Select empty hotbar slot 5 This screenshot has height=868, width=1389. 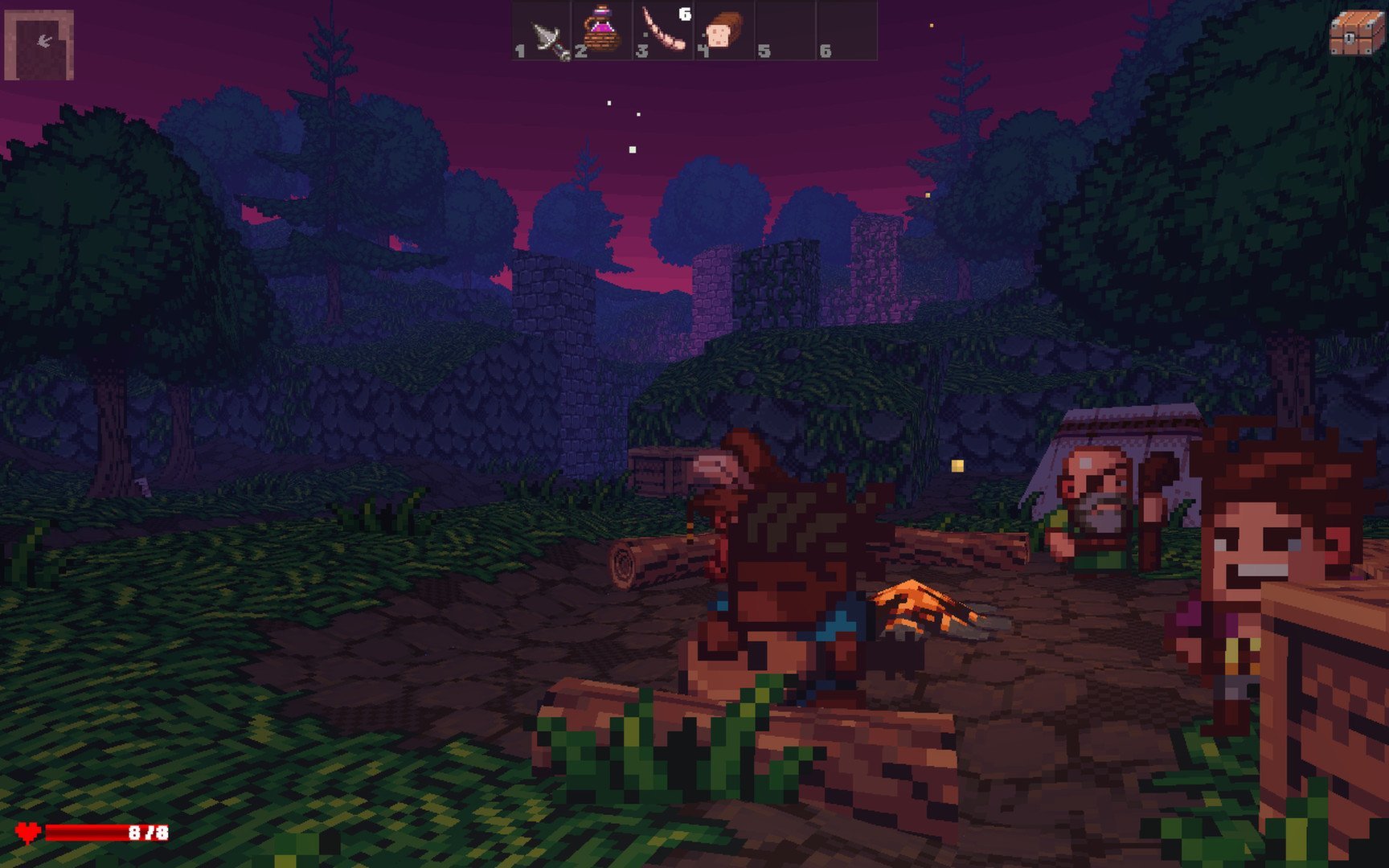coord(785,31)
